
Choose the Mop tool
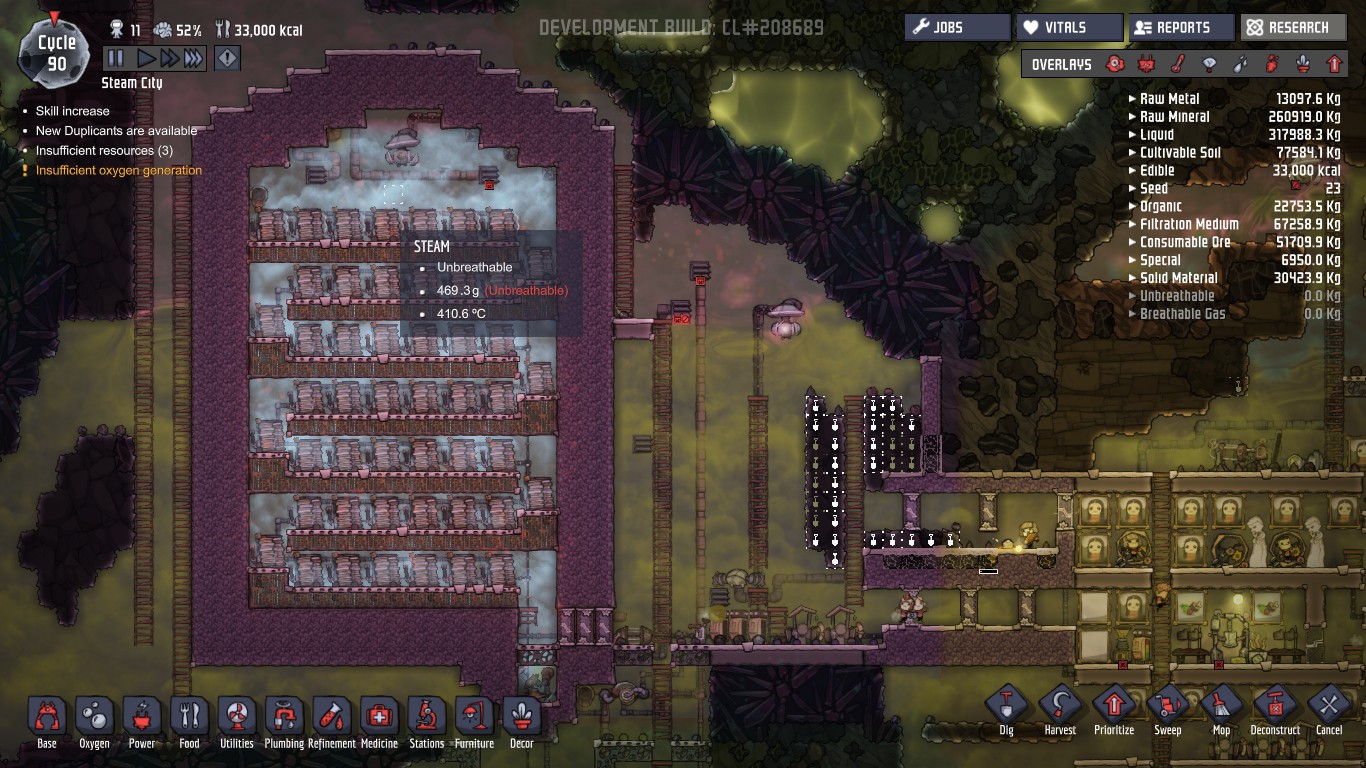(1221, 706)
